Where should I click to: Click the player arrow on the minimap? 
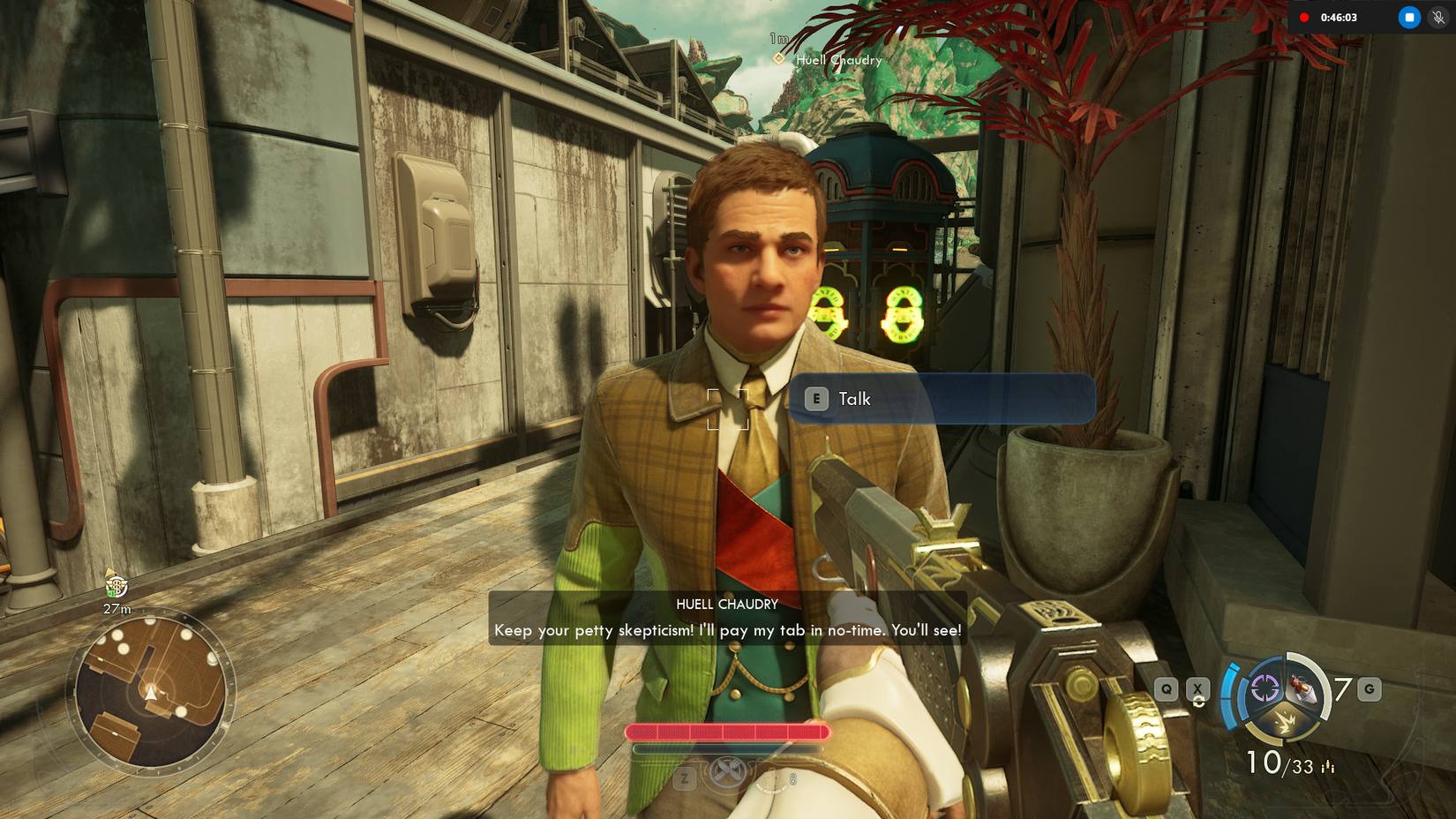tap(152, 692)
